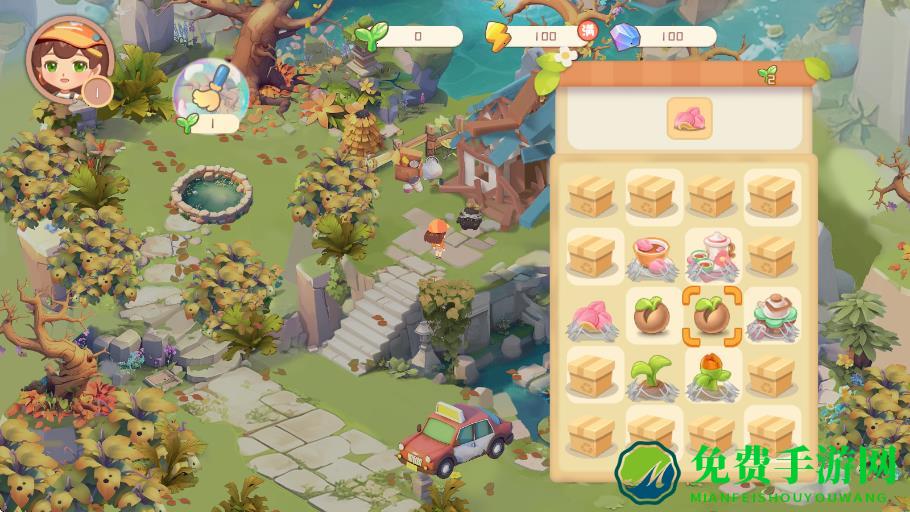The image size is (910, 512).
Task: Select the pink teapot with cups tile
Action: click(714, 254)
